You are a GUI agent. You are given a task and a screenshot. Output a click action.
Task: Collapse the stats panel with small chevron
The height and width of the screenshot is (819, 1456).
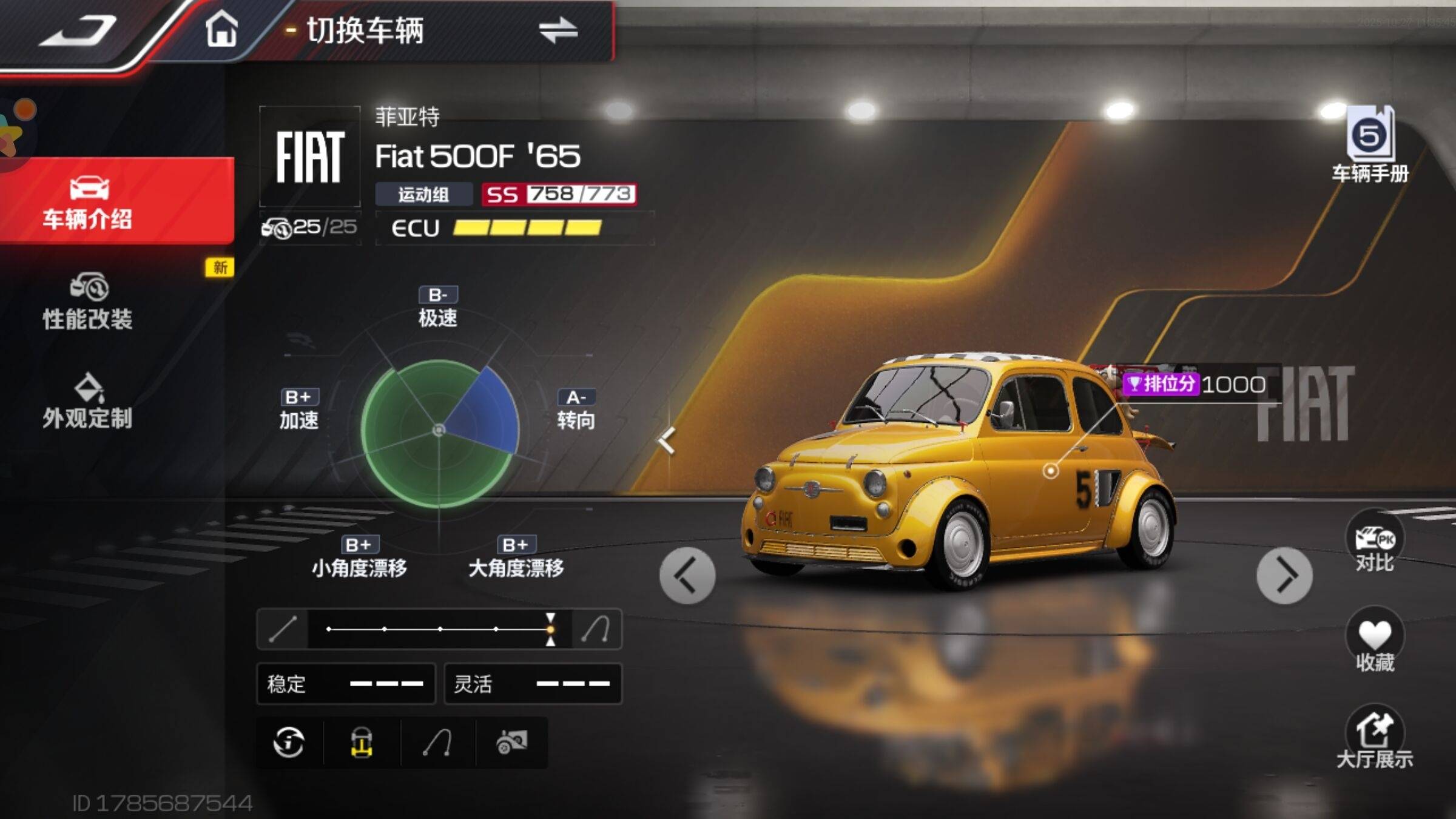click(667, 440)
